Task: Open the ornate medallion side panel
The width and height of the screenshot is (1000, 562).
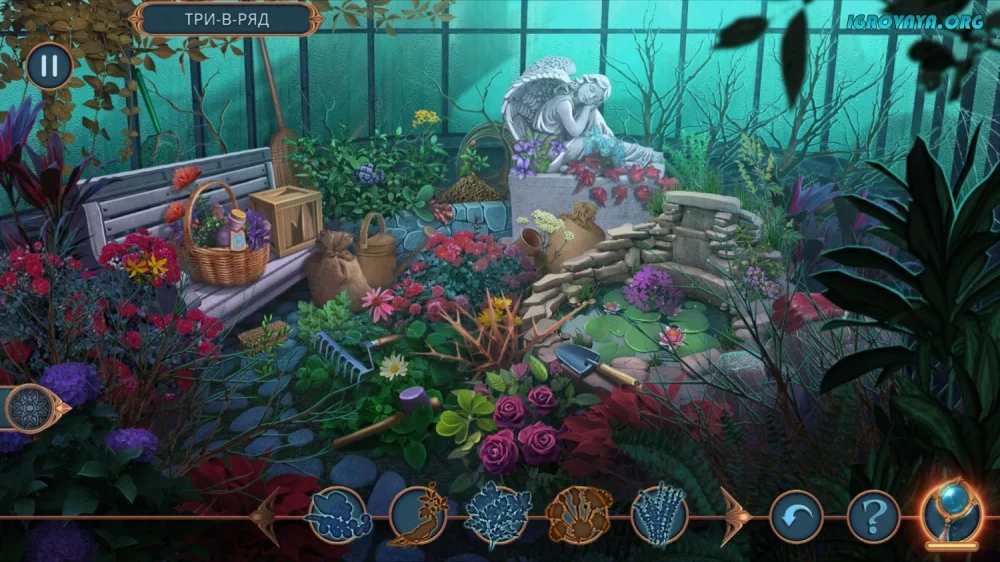Action: (x=31, y=408)
